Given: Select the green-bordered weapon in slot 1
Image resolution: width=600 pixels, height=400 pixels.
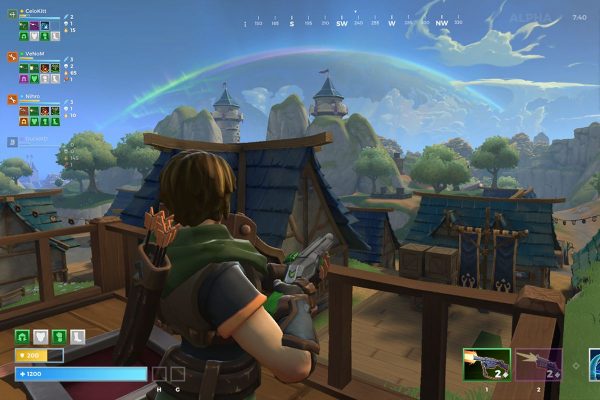Looking at the screenshot, I should pos(487,364).
